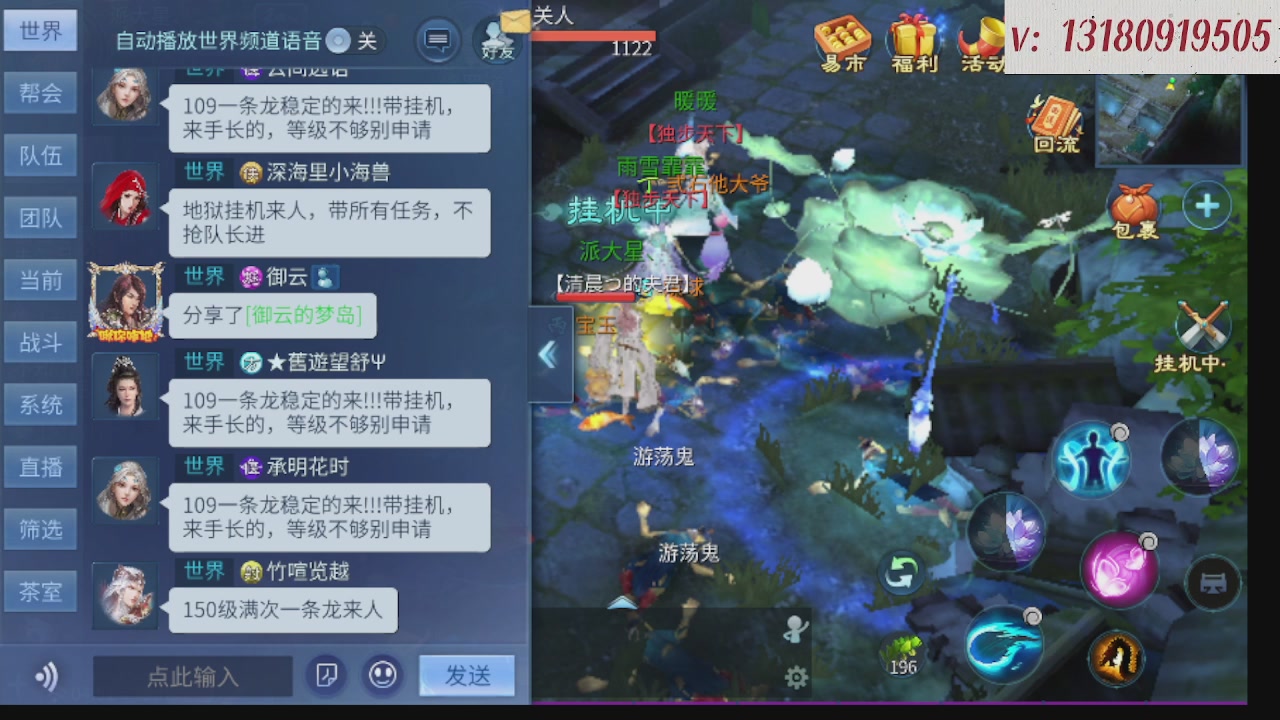Toggle off the world channel voice autoplay switch
The width and height of the screenshot is (1280, 720).
click(337, 42)
